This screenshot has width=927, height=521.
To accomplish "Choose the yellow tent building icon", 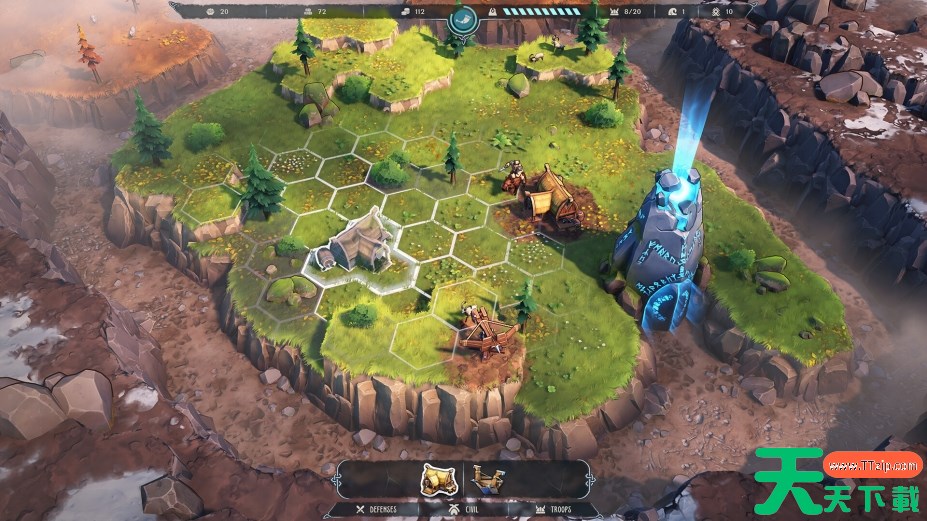I will [438, 479].
